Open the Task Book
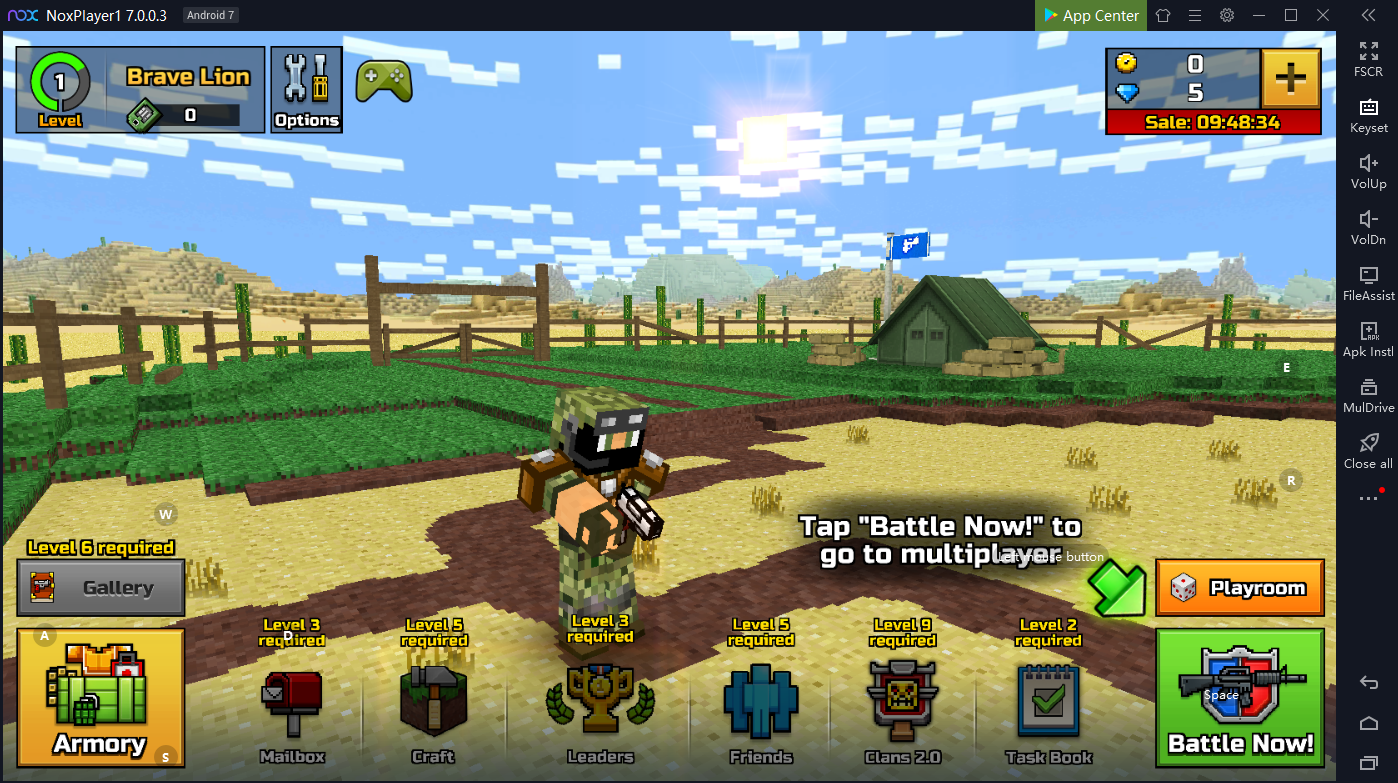Image resolution: width=1398 pixels, height=783 pixels. tap(1048, 705)
